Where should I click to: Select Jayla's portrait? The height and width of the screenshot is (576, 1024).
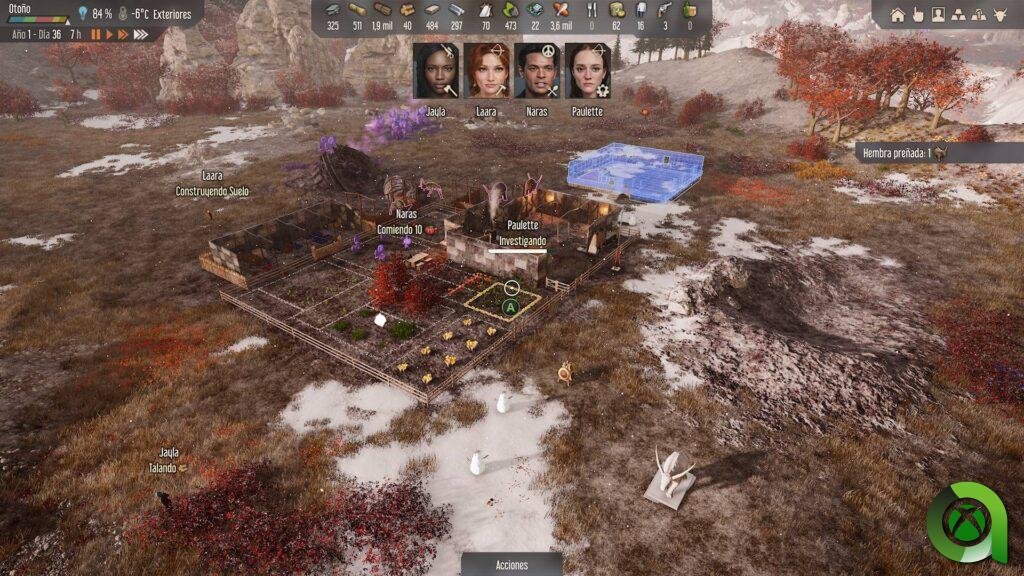435,71
